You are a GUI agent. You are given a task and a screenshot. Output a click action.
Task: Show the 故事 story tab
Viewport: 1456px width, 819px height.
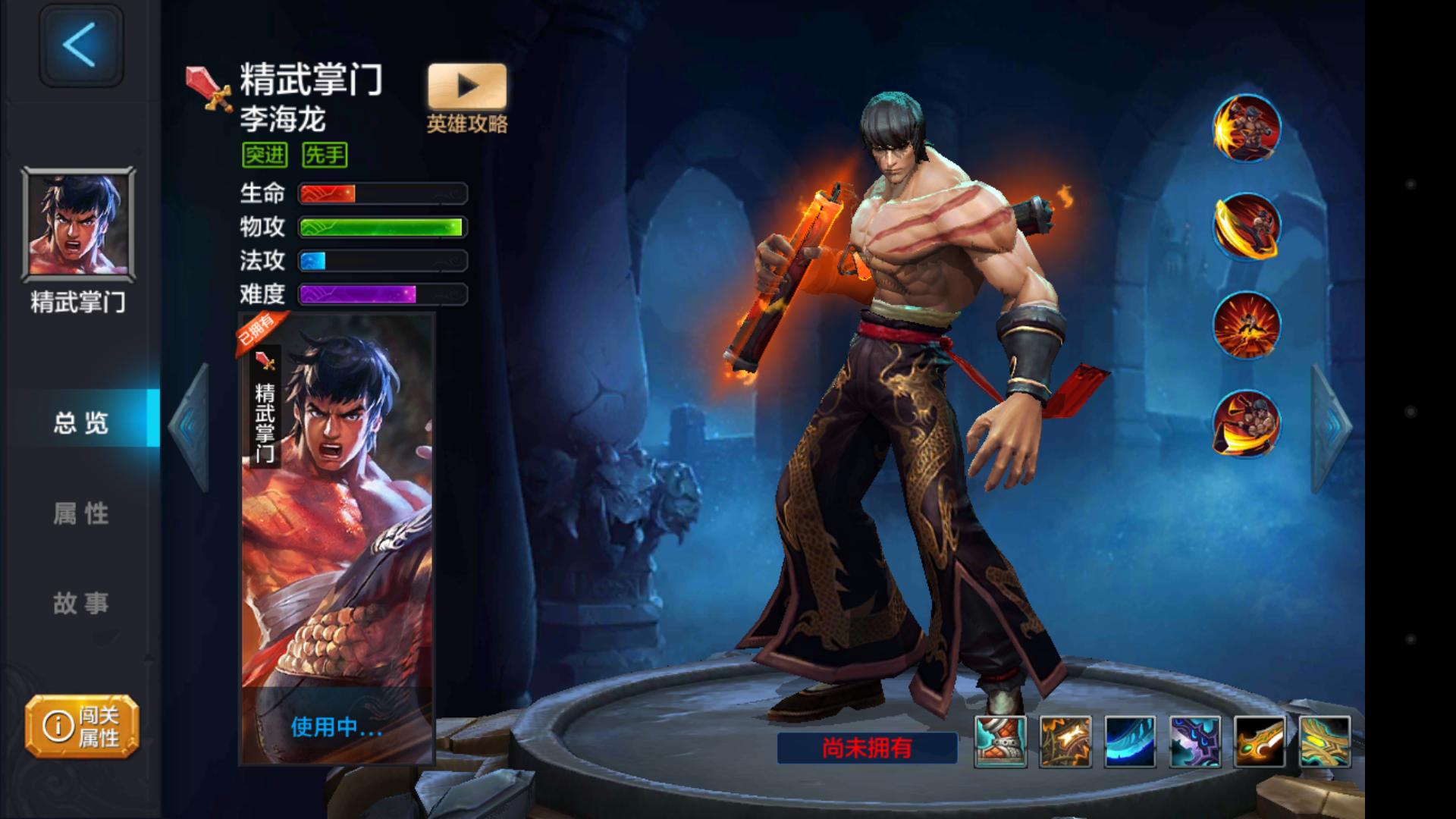tap(81, 604)
